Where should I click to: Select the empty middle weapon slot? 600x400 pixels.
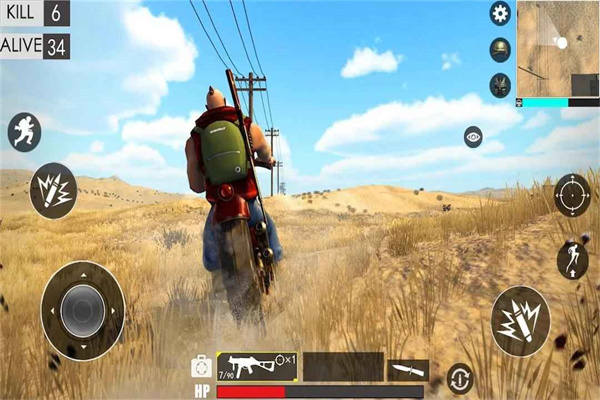pyautogui.click(x=343, y=366)
